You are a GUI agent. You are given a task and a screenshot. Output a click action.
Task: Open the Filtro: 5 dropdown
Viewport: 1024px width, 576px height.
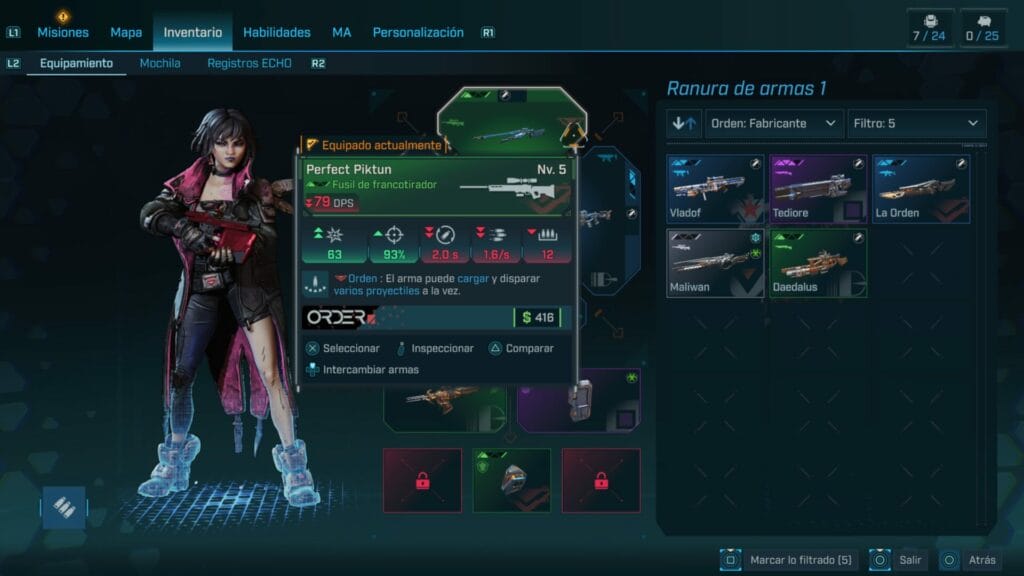click(916, 124)
